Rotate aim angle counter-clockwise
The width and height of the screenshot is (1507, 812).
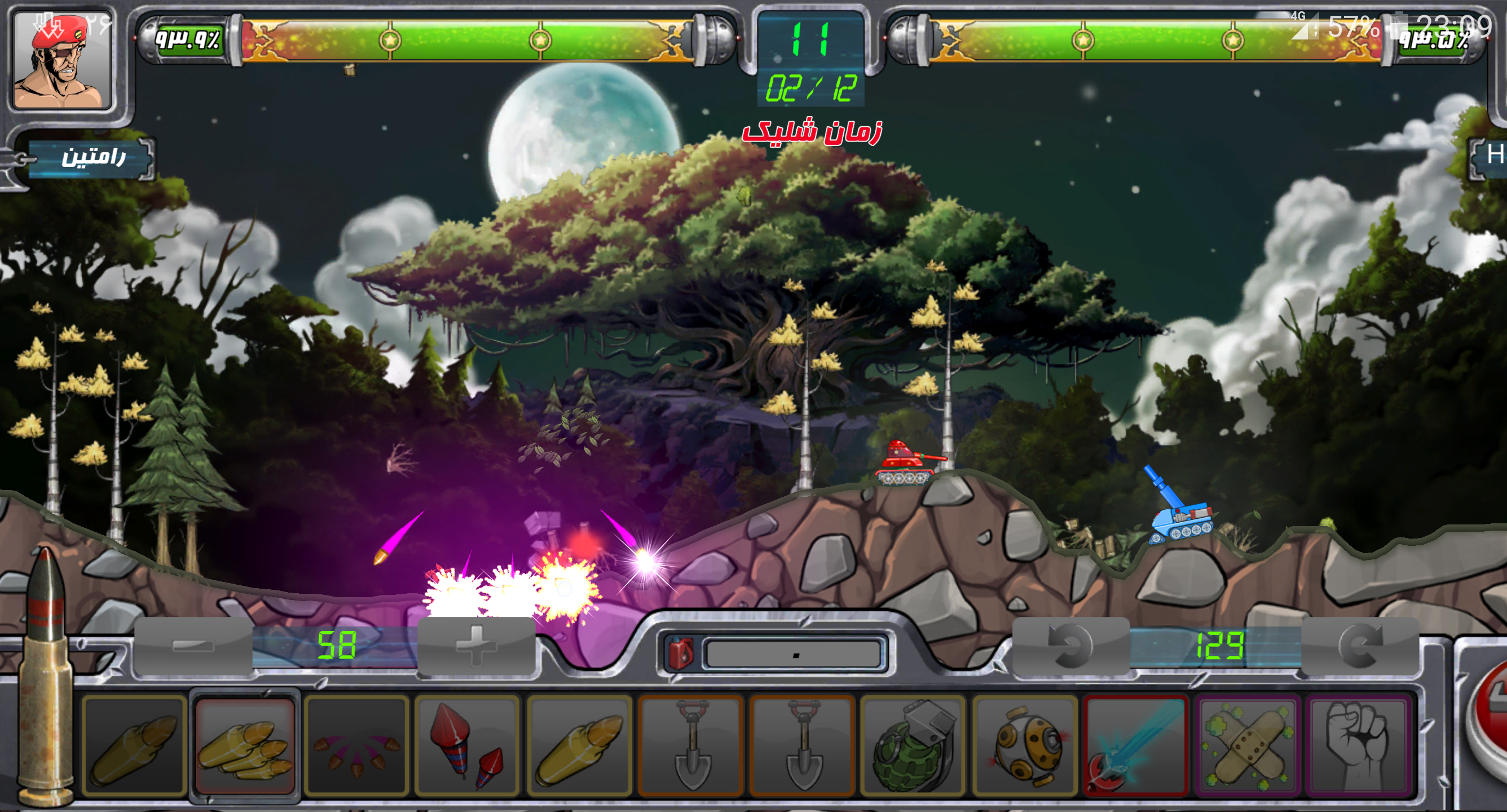[1070, 646]
